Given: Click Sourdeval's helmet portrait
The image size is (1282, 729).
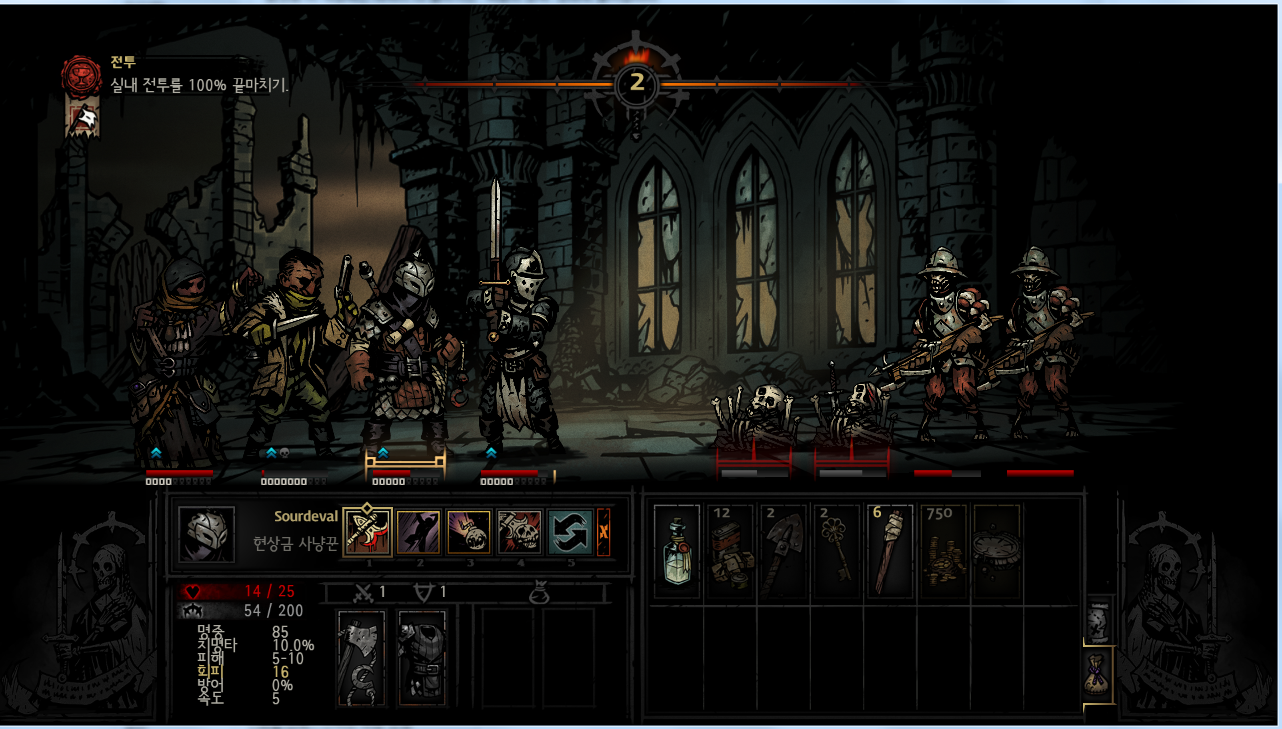Looking at the screenshot, I should (207, 534).
